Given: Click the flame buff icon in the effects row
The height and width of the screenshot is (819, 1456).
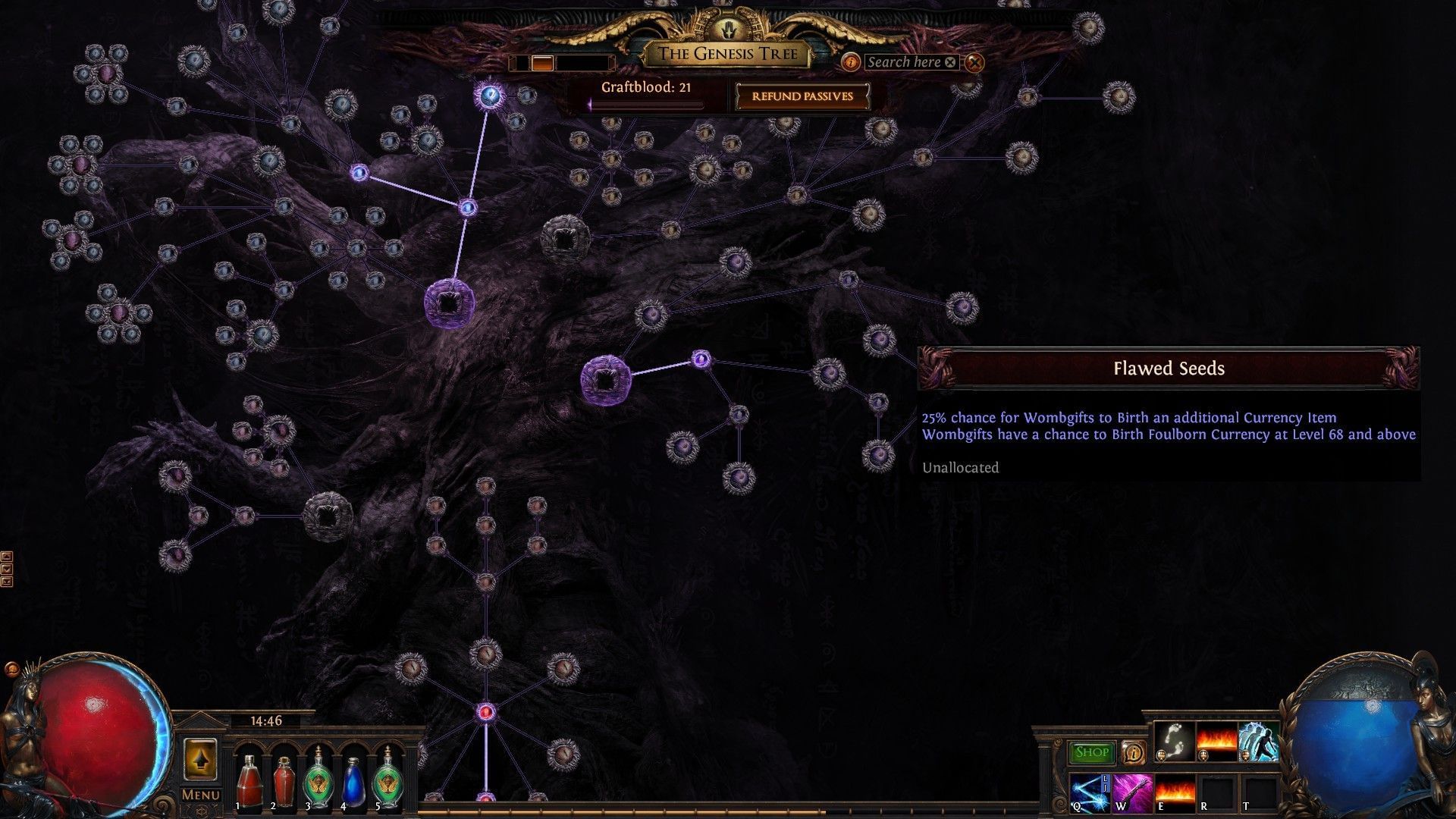Looking at the screenshot, I should pos(1216,741).
